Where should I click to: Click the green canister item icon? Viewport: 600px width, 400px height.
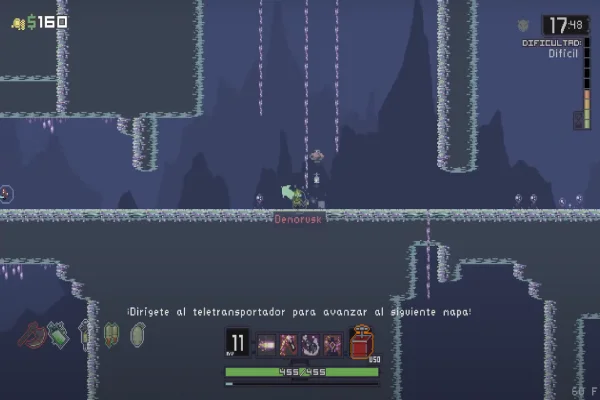pyautogui.click(x=59, y=335)
